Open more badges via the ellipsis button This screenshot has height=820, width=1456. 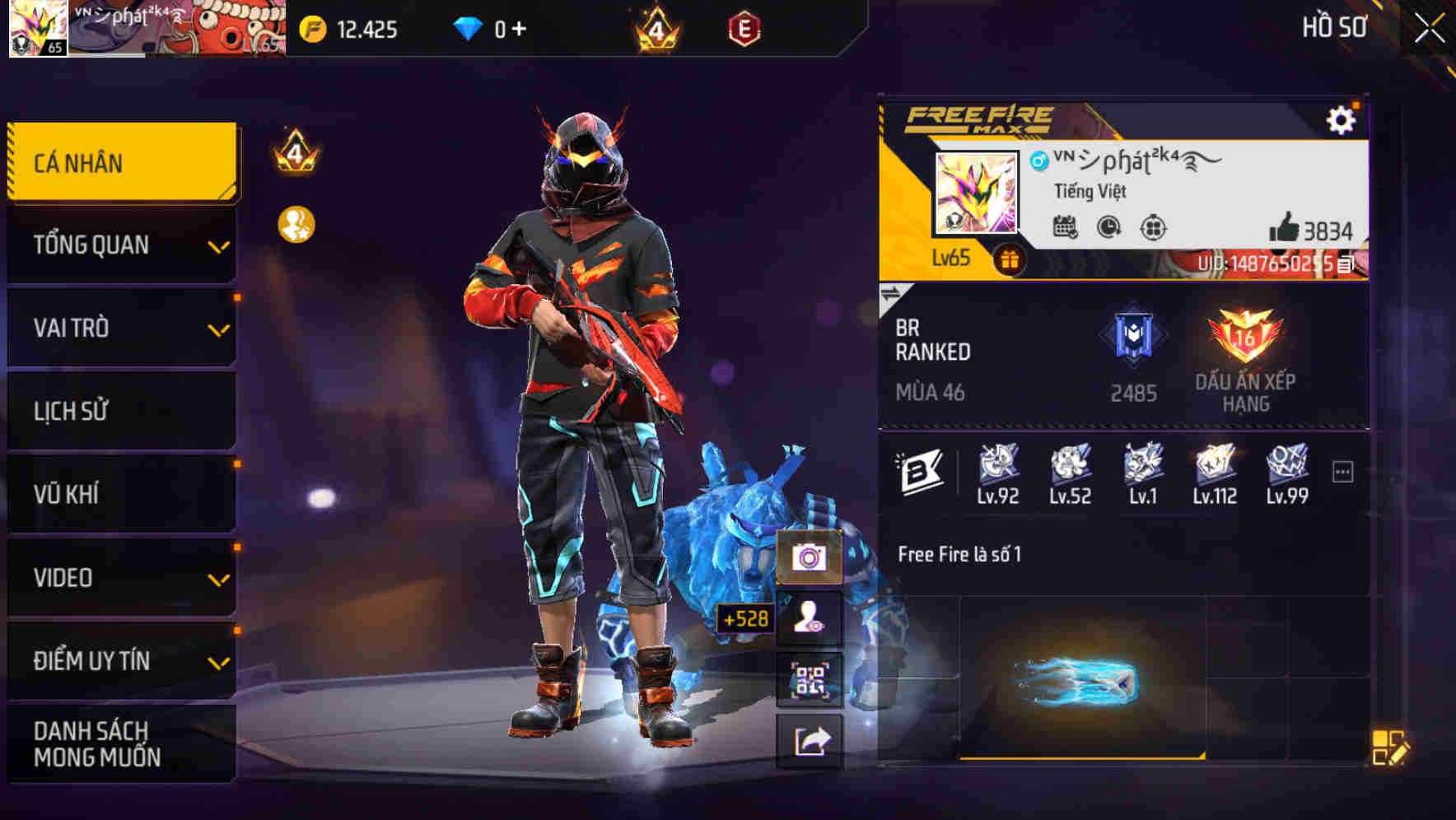[x=1344, y=468]
